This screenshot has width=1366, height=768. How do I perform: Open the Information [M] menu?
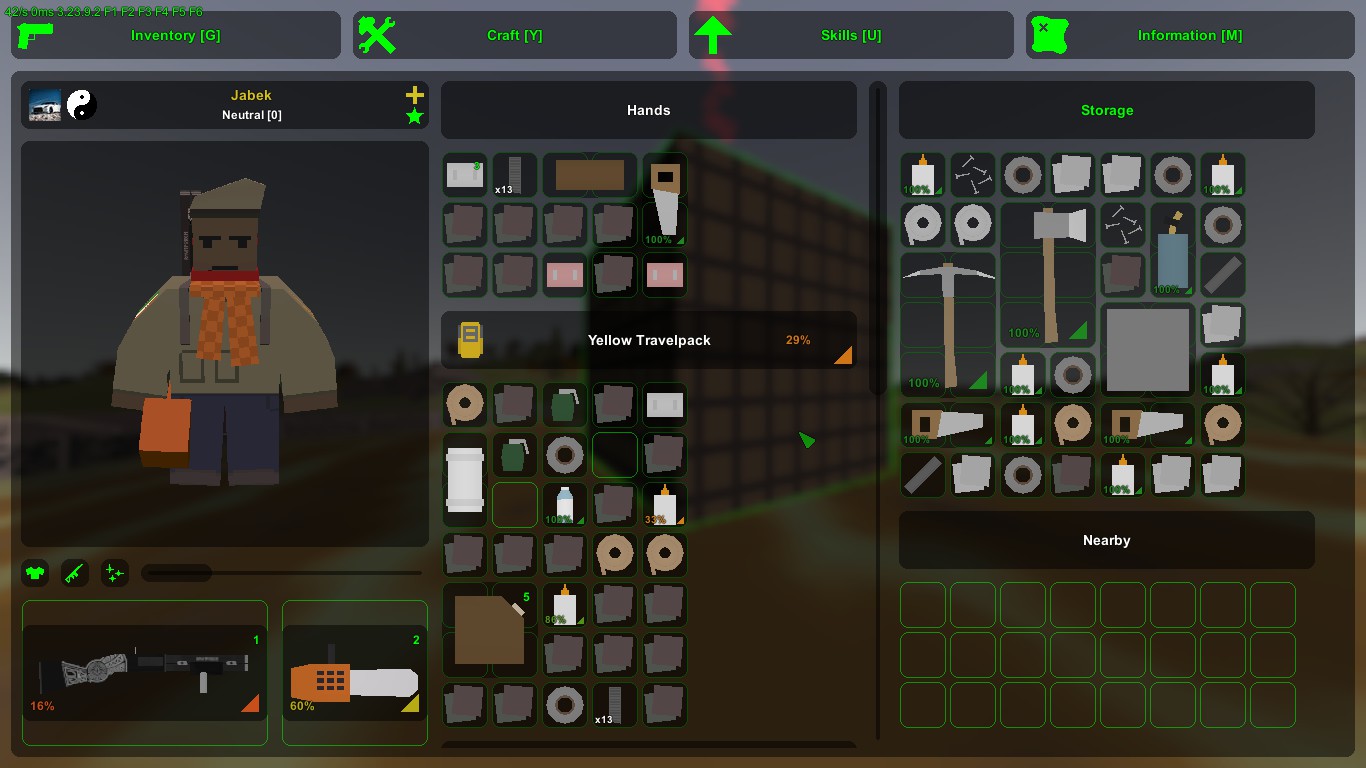click(x=1189, y=35)
